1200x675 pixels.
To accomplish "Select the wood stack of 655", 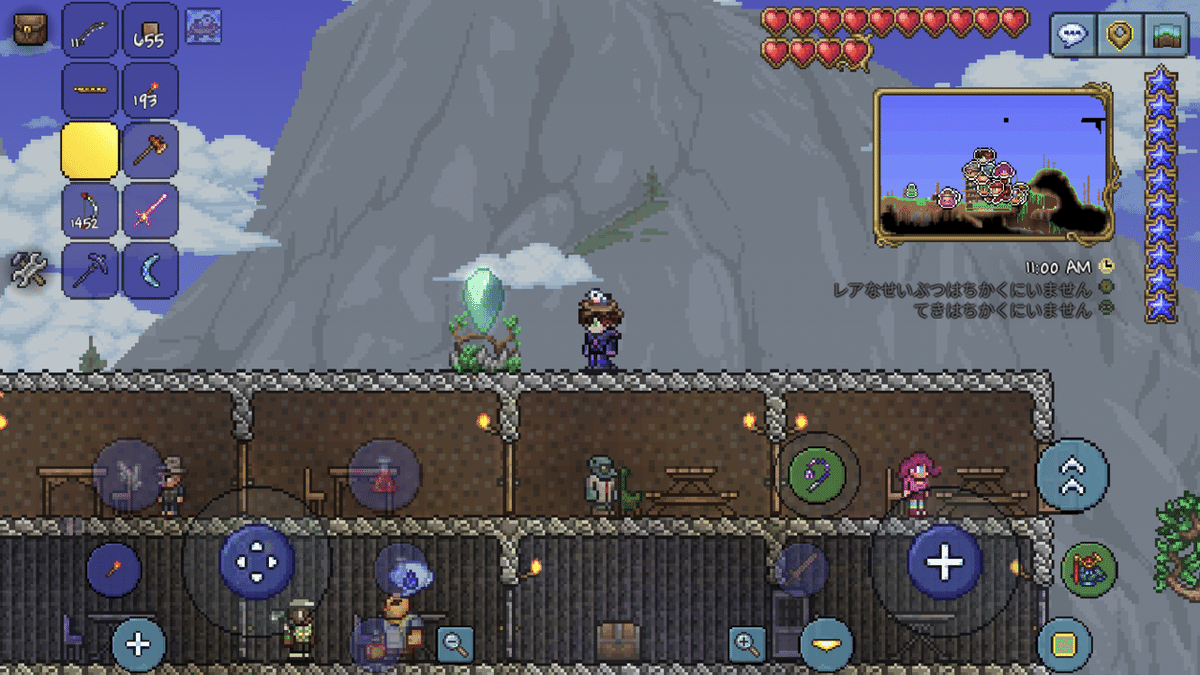I will tap(150, 31).
